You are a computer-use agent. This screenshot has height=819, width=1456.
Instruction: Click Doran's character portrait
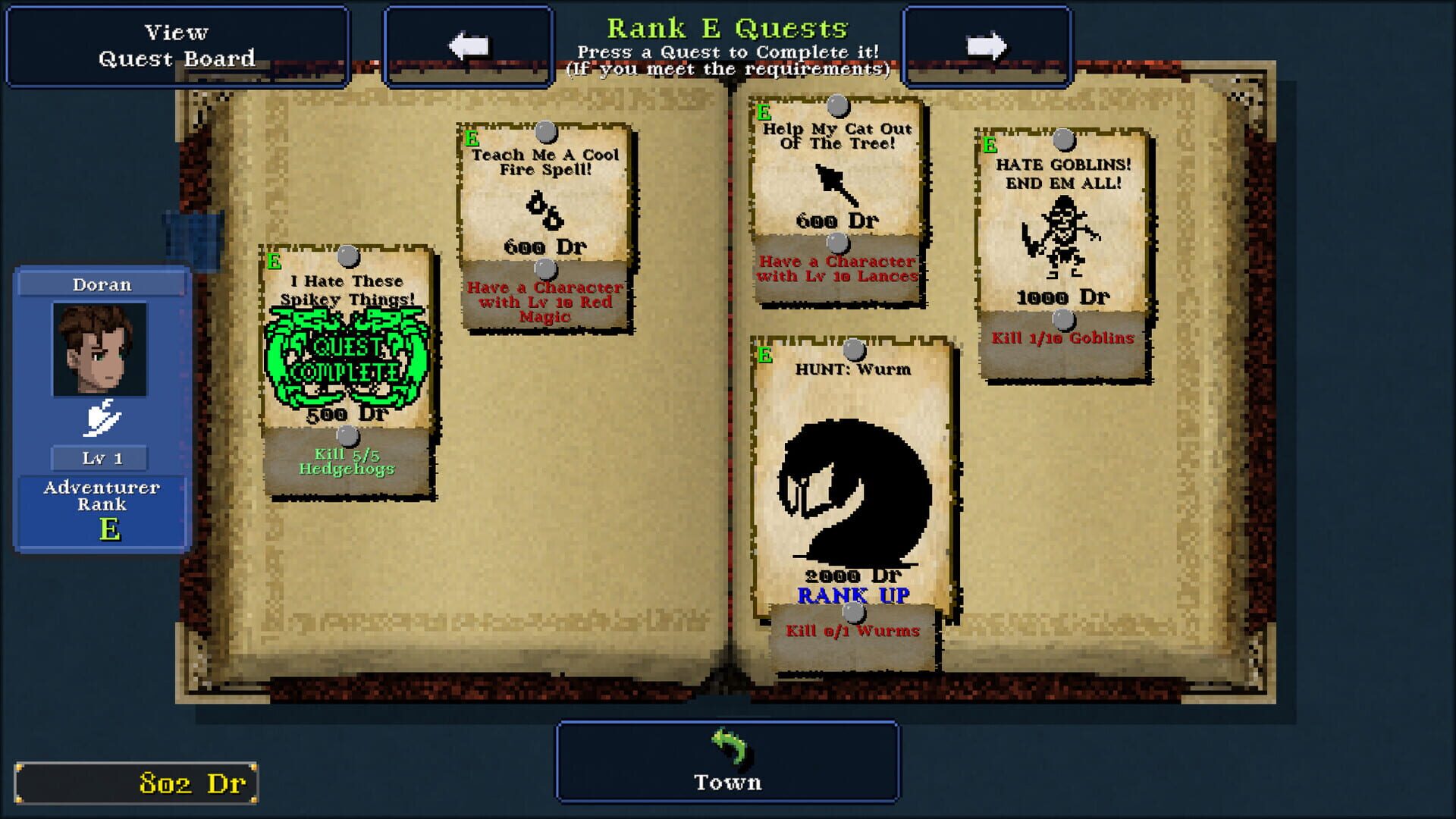101,348
